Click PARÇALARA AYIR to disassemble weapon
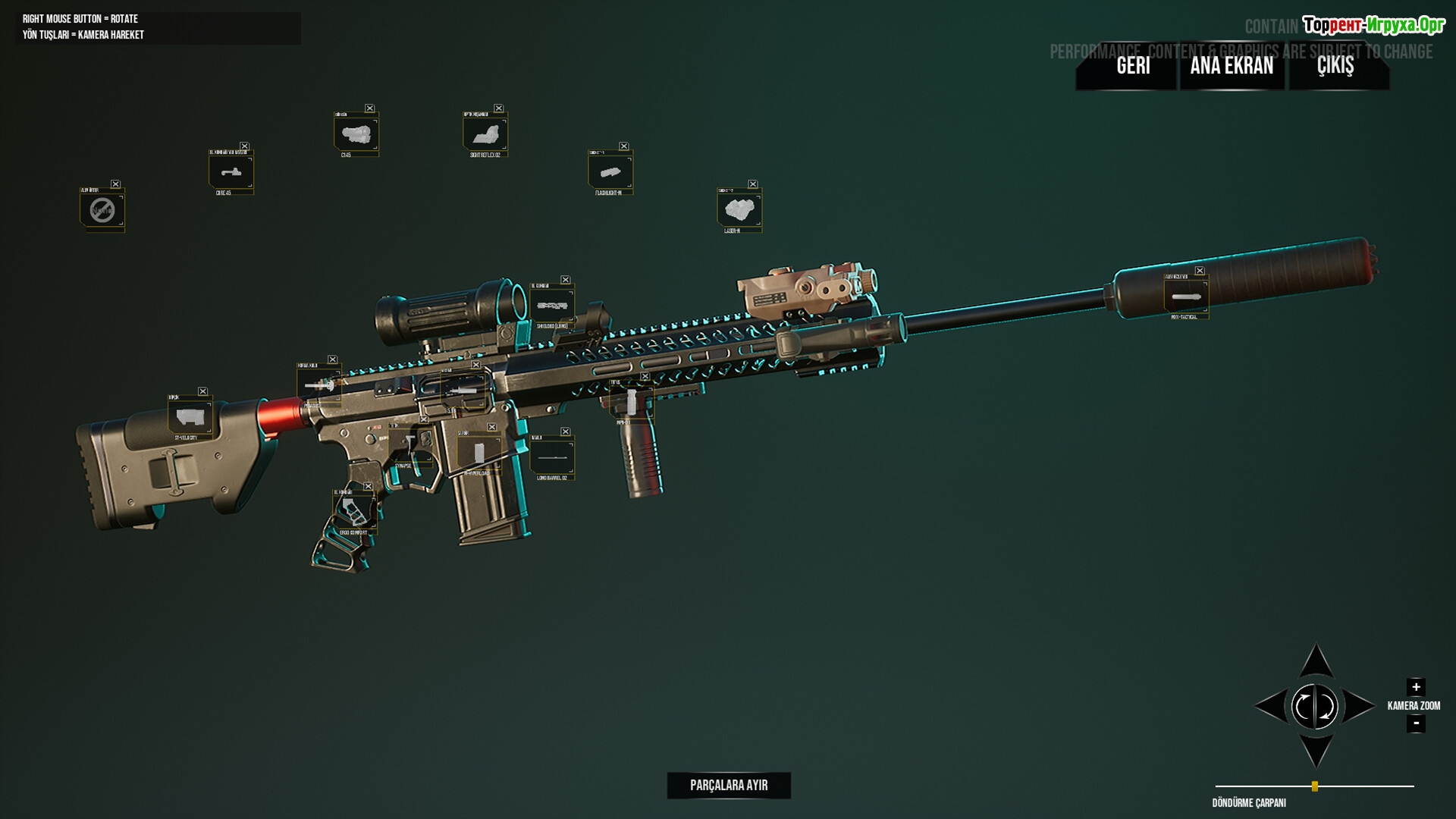The width and height of the screenshot is (1456, 819). tap(729, 785)
